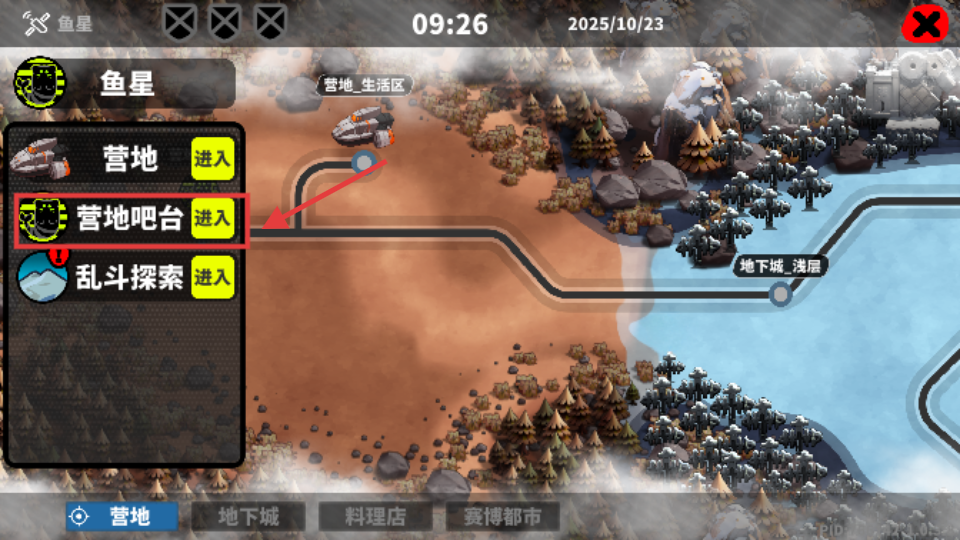Select the 地下城_浅层 map marker

click(x=781, y=267)
